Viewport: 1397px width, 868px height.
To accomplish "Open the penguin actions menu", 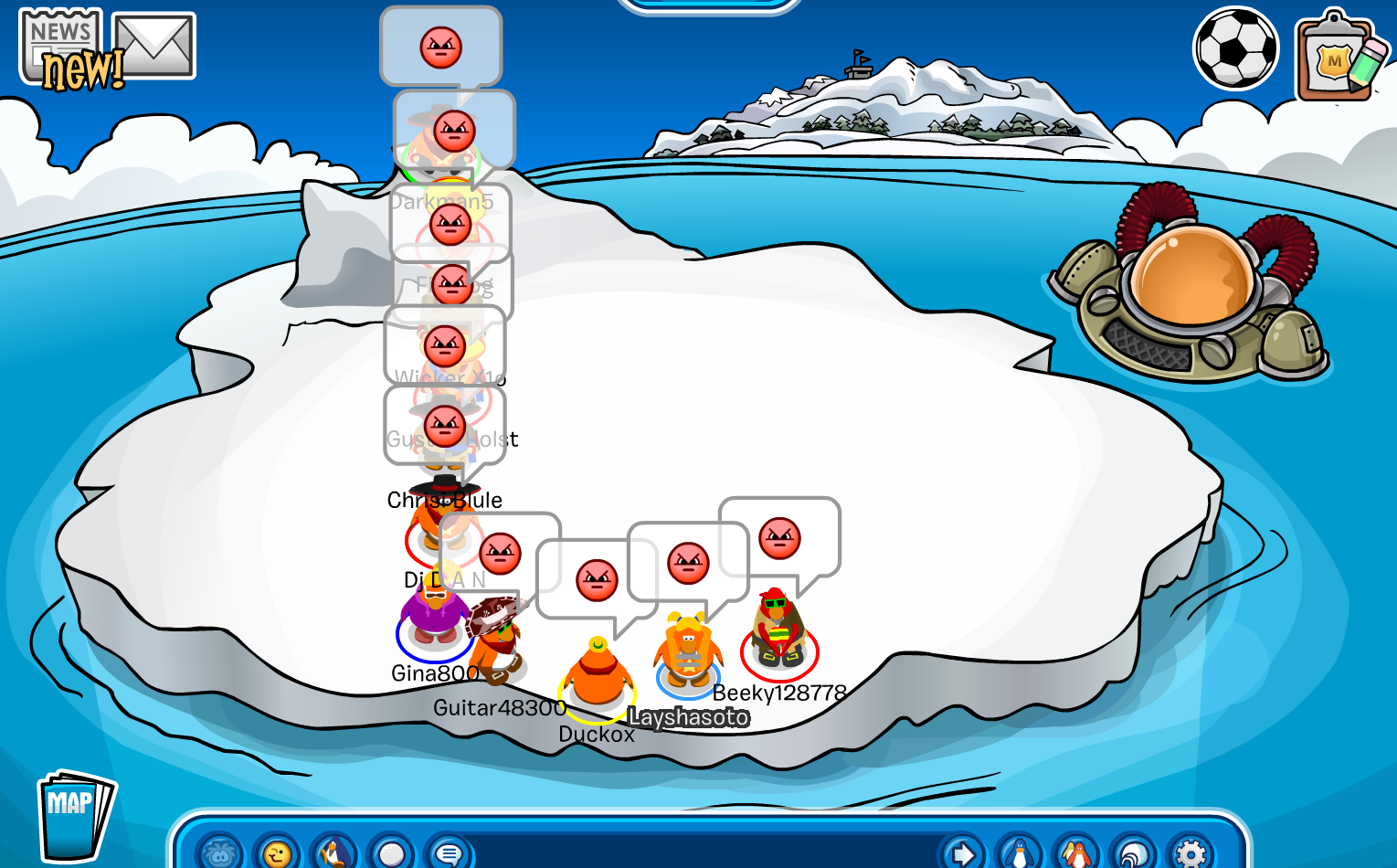I will pyautogui.click(x=334, y=853).
